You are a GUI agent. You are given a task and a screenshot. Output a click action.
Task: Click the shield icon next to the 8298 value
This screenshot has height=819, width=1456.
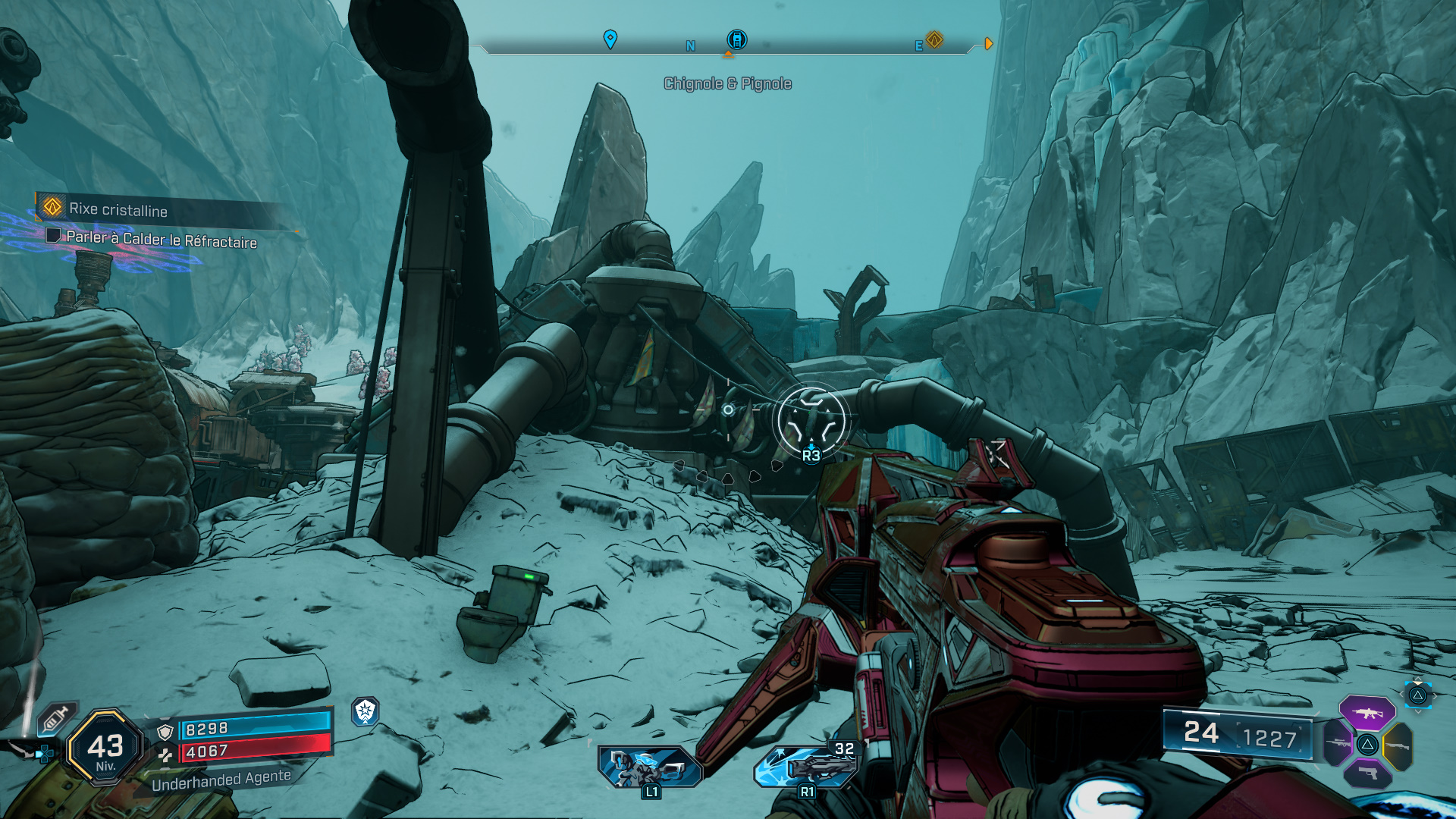165,731
